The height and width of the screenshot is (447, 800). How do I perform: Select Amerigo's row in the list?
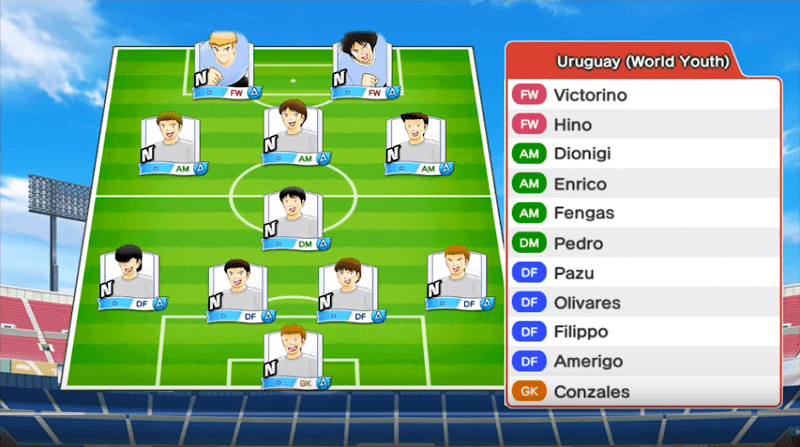click(642, 361)
